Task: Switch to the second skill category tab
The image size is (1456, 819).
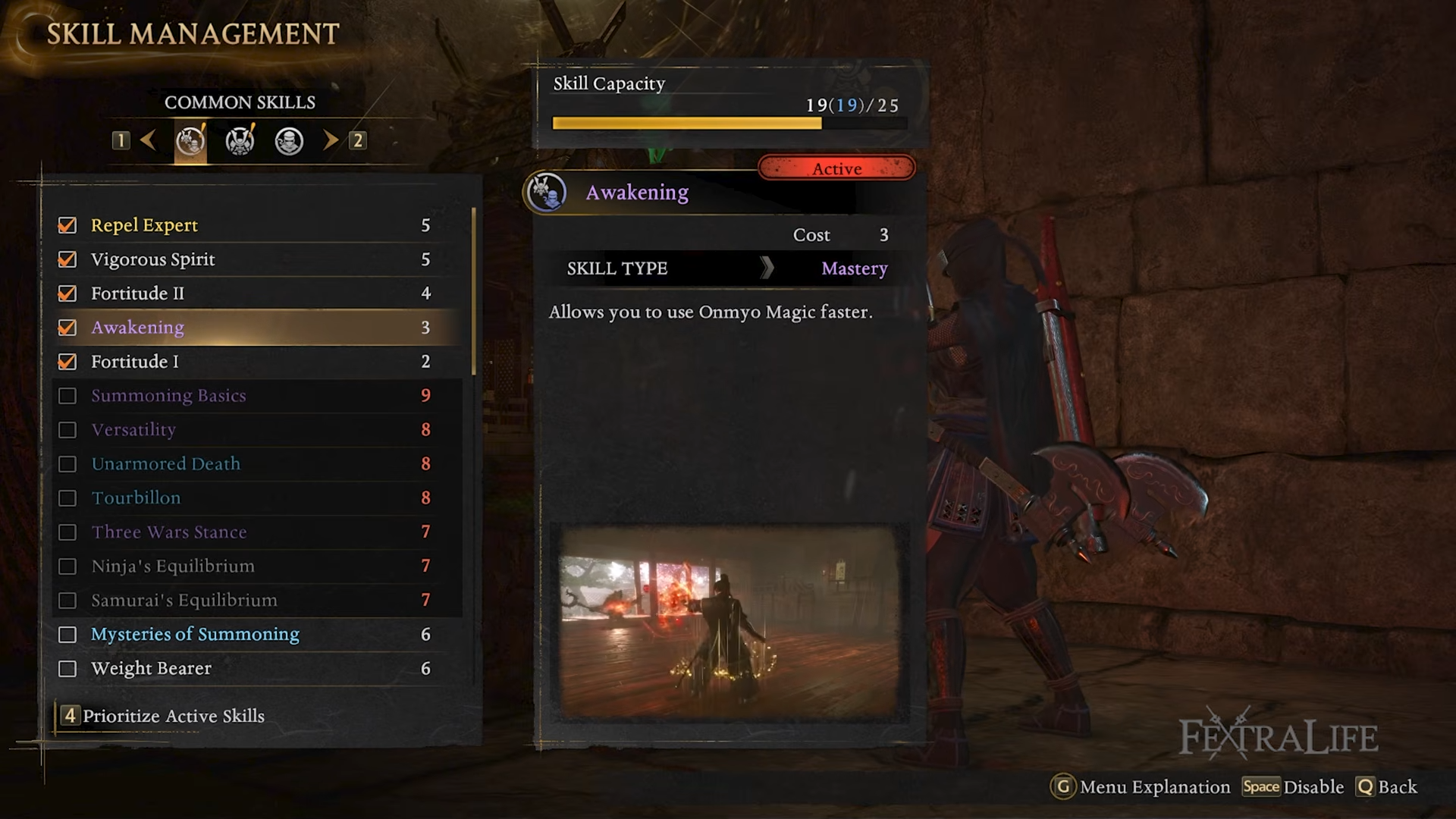Action: click(x=240, y=141)
